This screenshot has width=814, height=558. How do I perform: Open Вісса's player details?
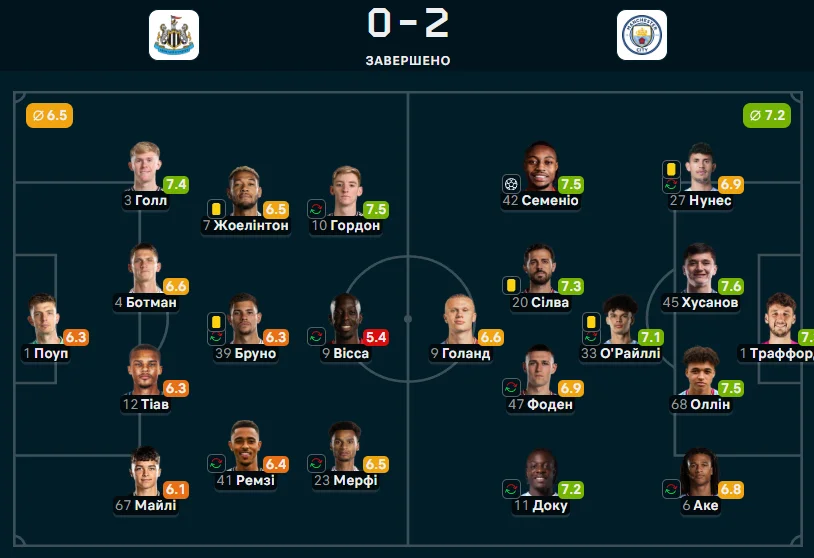point(346,319)
